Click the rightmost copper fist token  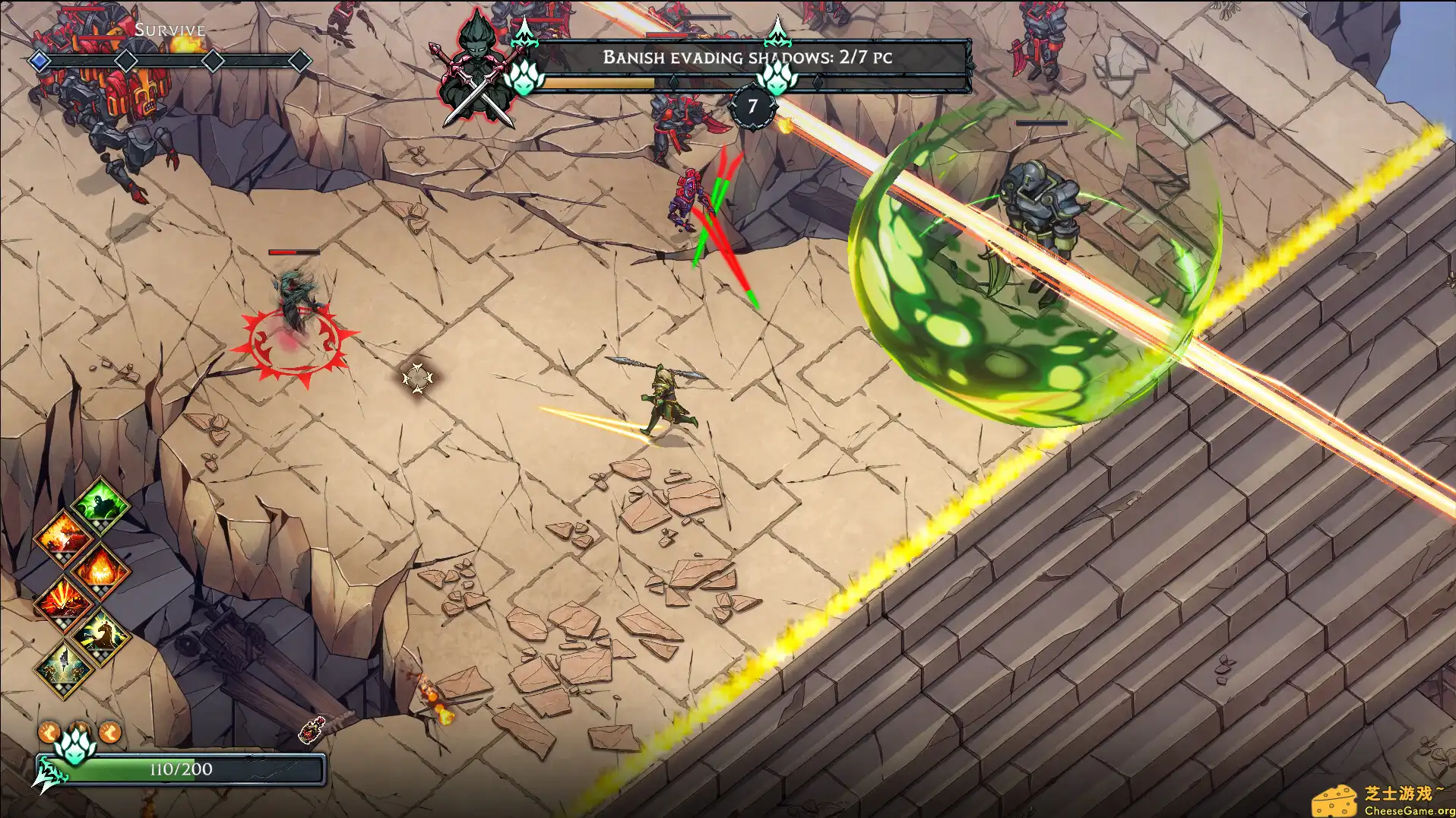click(x=110, y=732)
